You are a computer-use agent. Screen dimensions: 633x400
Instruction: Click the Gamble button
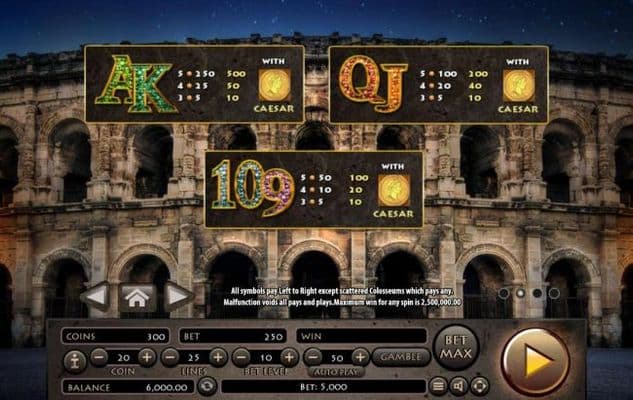click(400, 357)
